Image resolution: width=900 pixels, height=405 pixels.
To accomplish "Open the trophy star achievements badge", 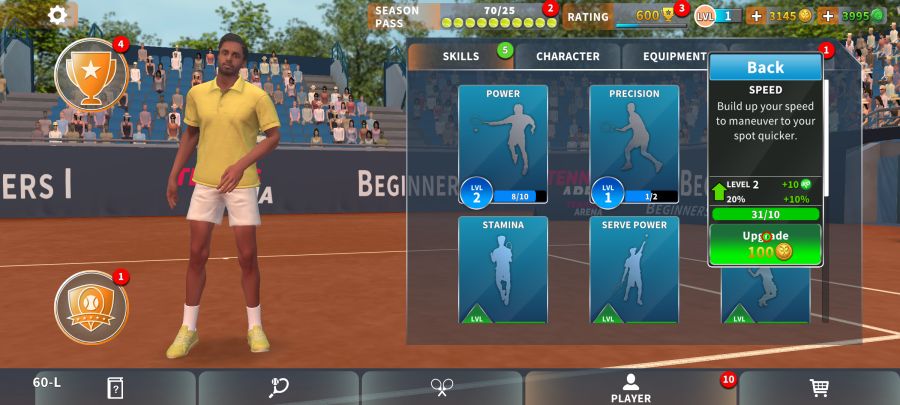I will [90, 76].
